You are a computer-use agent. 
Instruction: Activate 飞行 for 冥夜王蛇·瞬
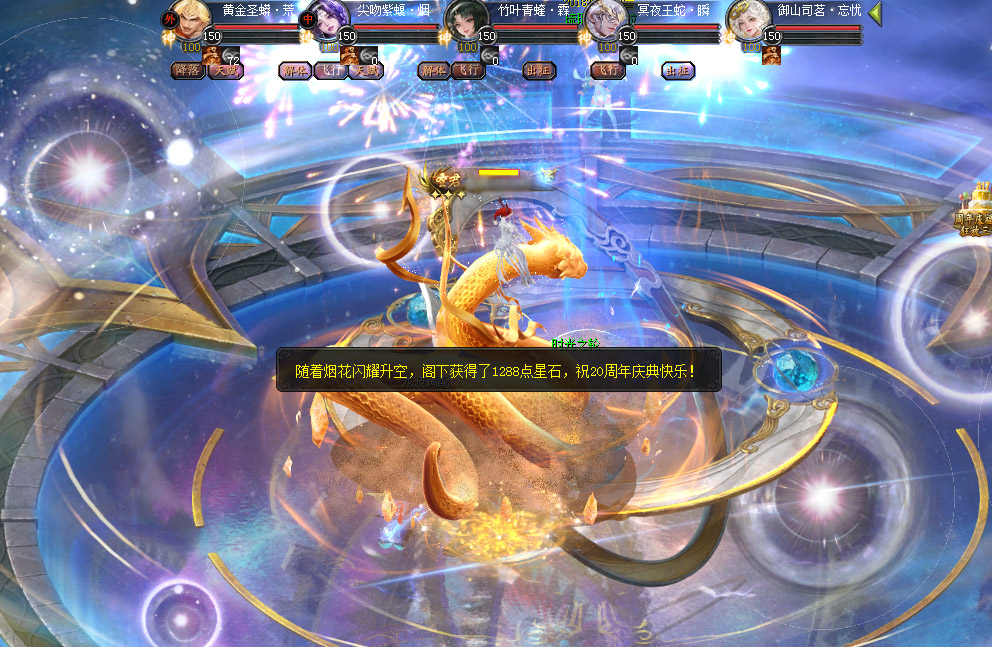tap(608, 71)
